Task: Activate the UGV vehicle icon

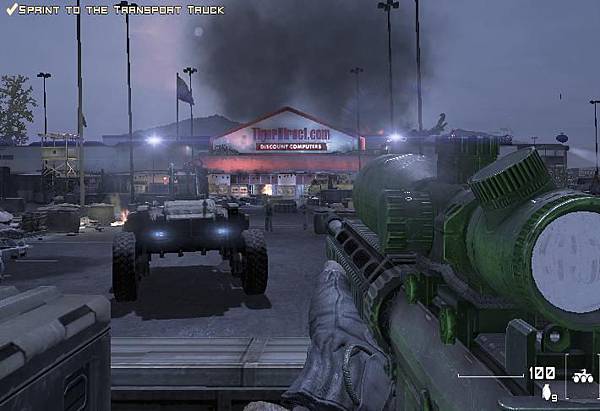Action: [x=581, y=379]
